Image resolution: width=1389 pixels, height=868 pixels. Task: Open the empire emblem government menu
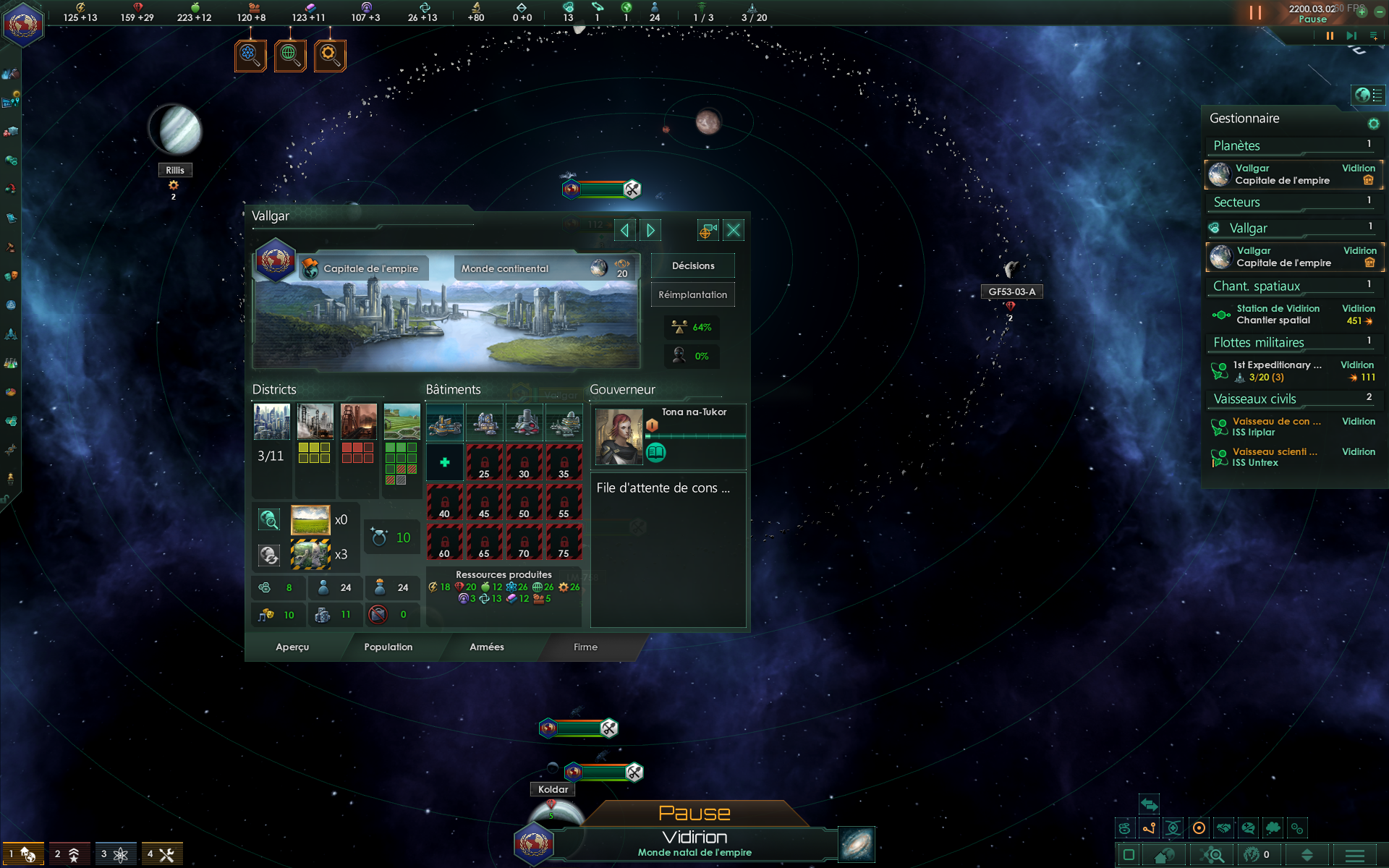23,25
